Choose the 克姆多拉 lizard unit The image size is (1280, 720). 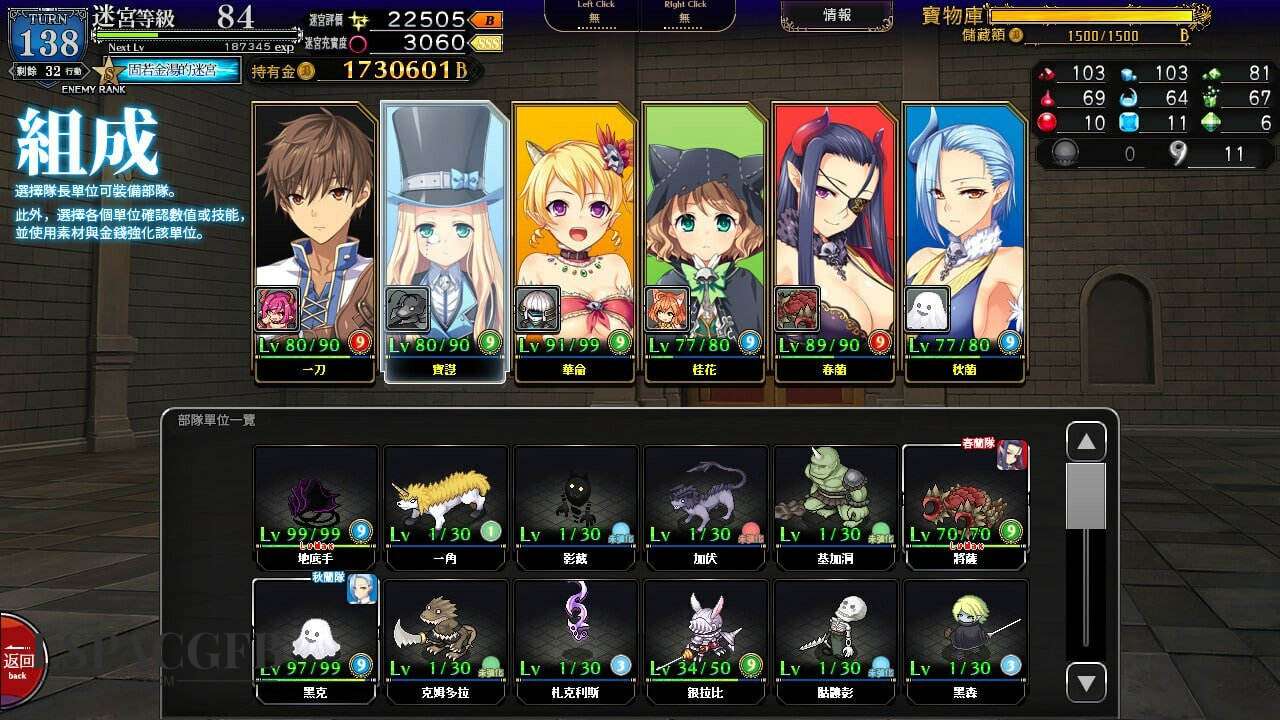(x=446, y=638)
